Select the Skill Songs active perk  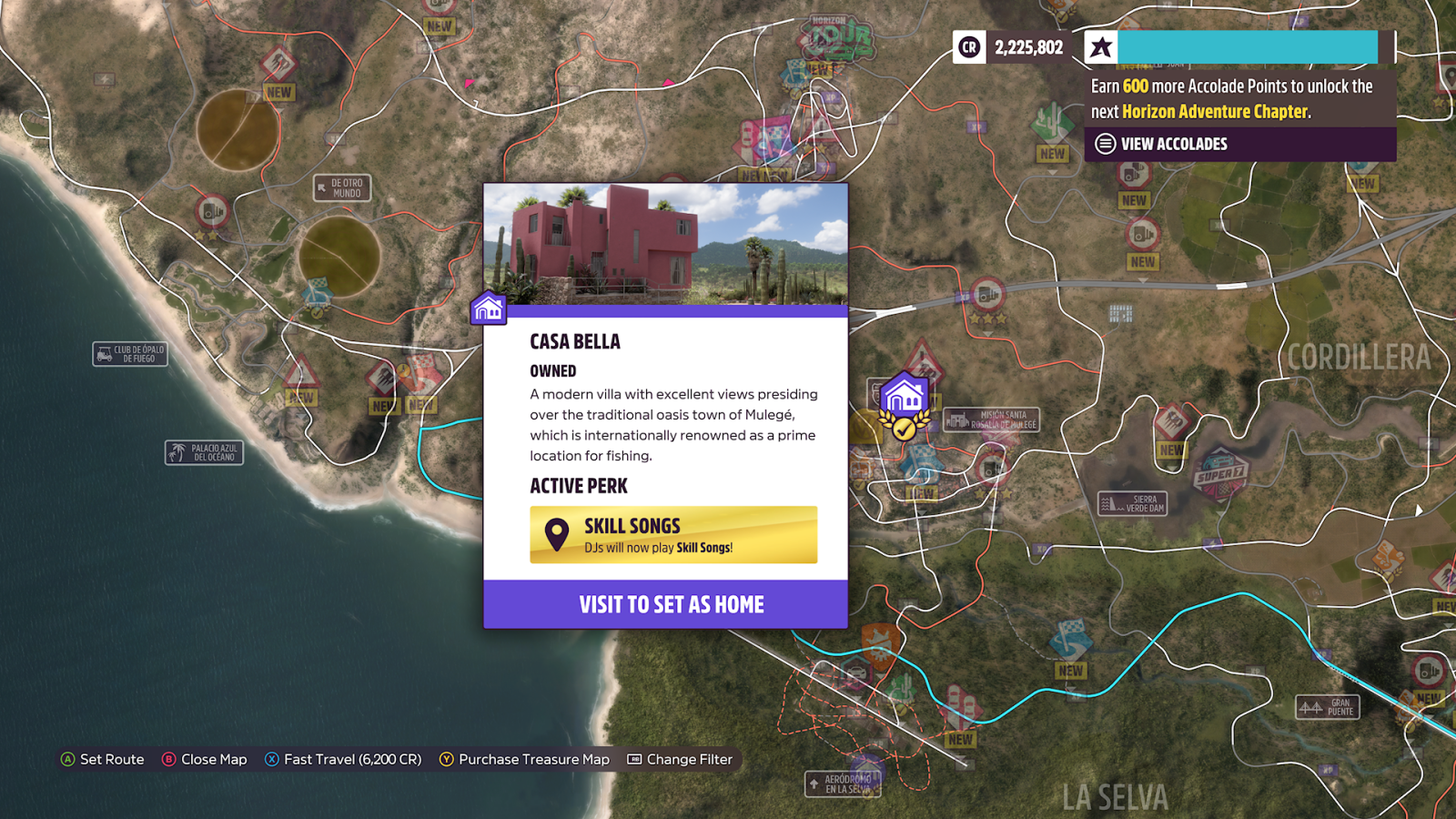coord(673,535)
